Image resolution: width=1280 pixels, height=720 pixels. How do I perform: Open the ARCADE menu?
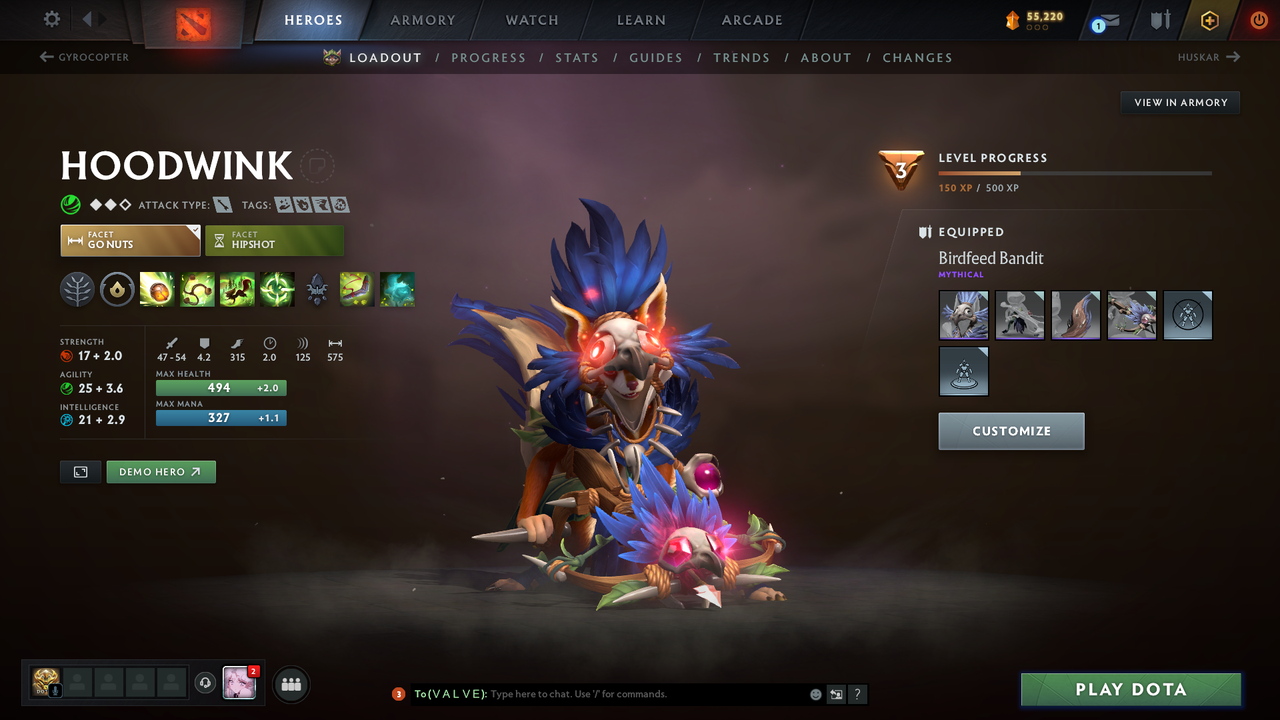(751, 20)
